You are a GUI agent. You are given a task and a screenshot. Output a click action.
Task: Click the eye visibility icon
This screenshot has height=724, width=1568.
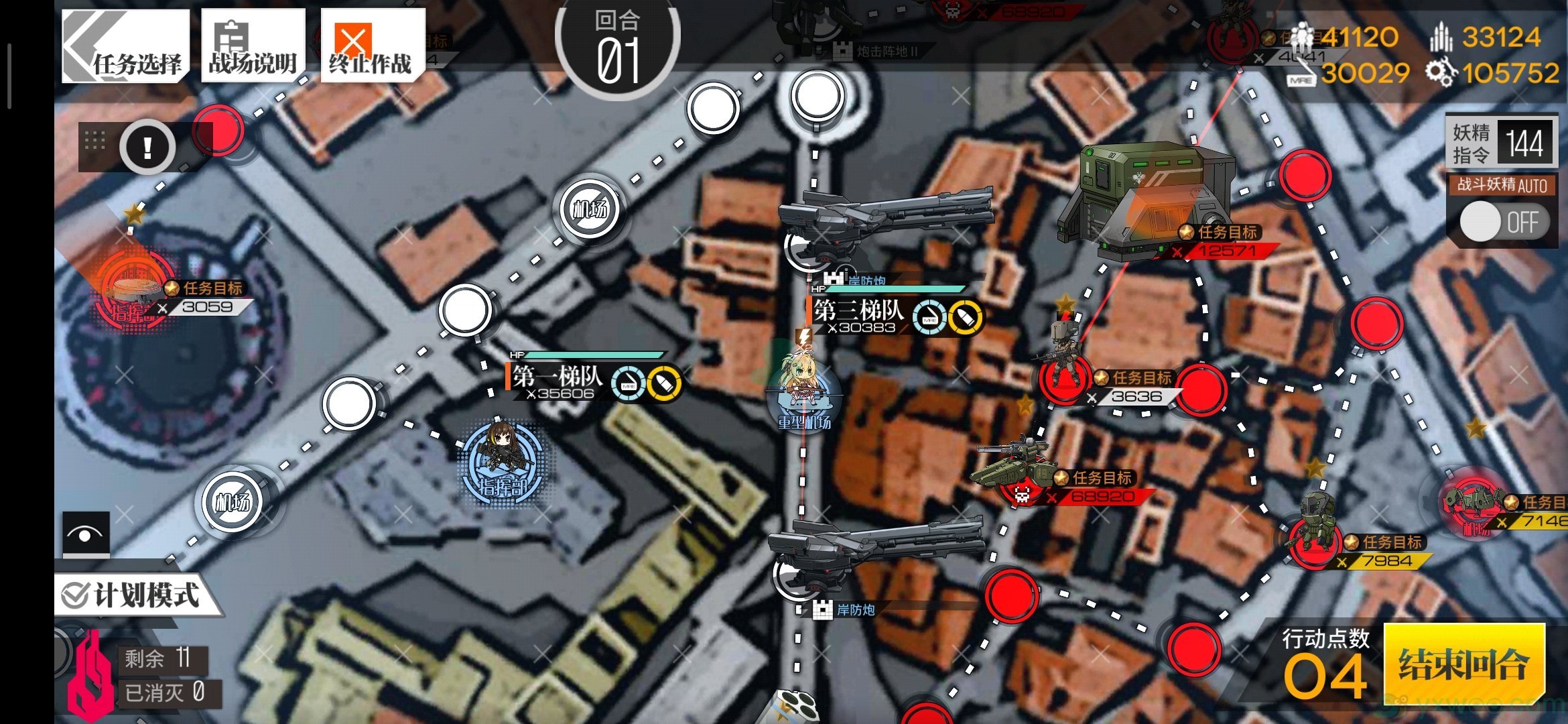(x=86, y=534)
